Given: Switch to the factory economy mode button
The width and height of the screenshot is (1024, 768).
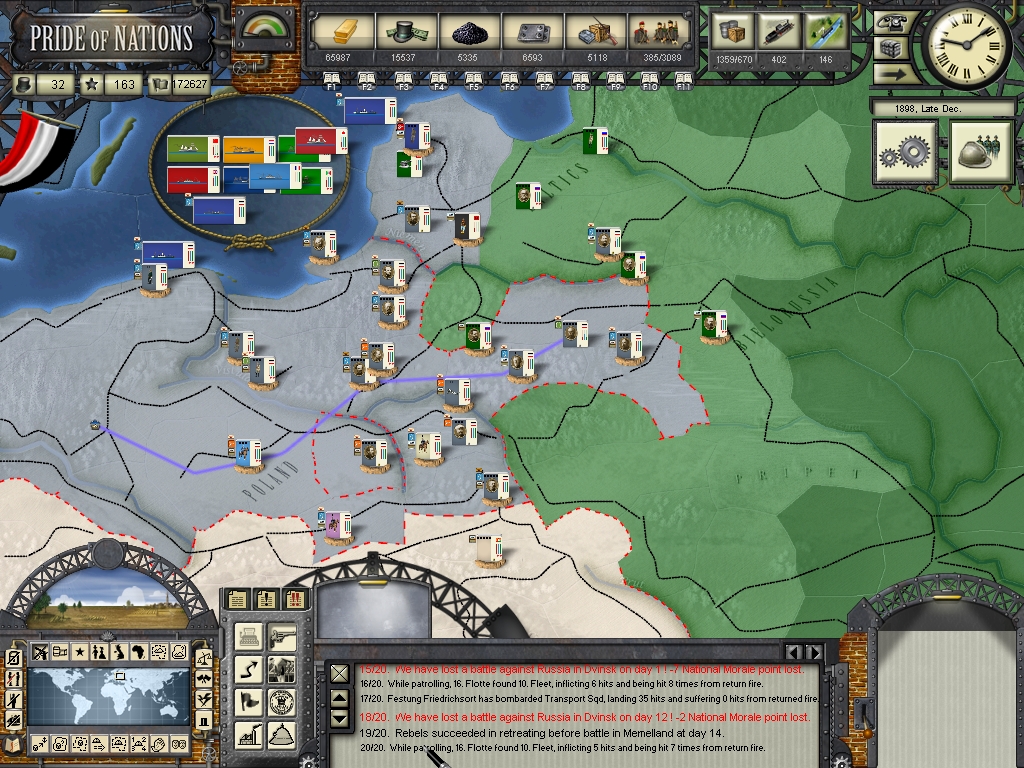Looking at the screenshot, I should [249, 733].
